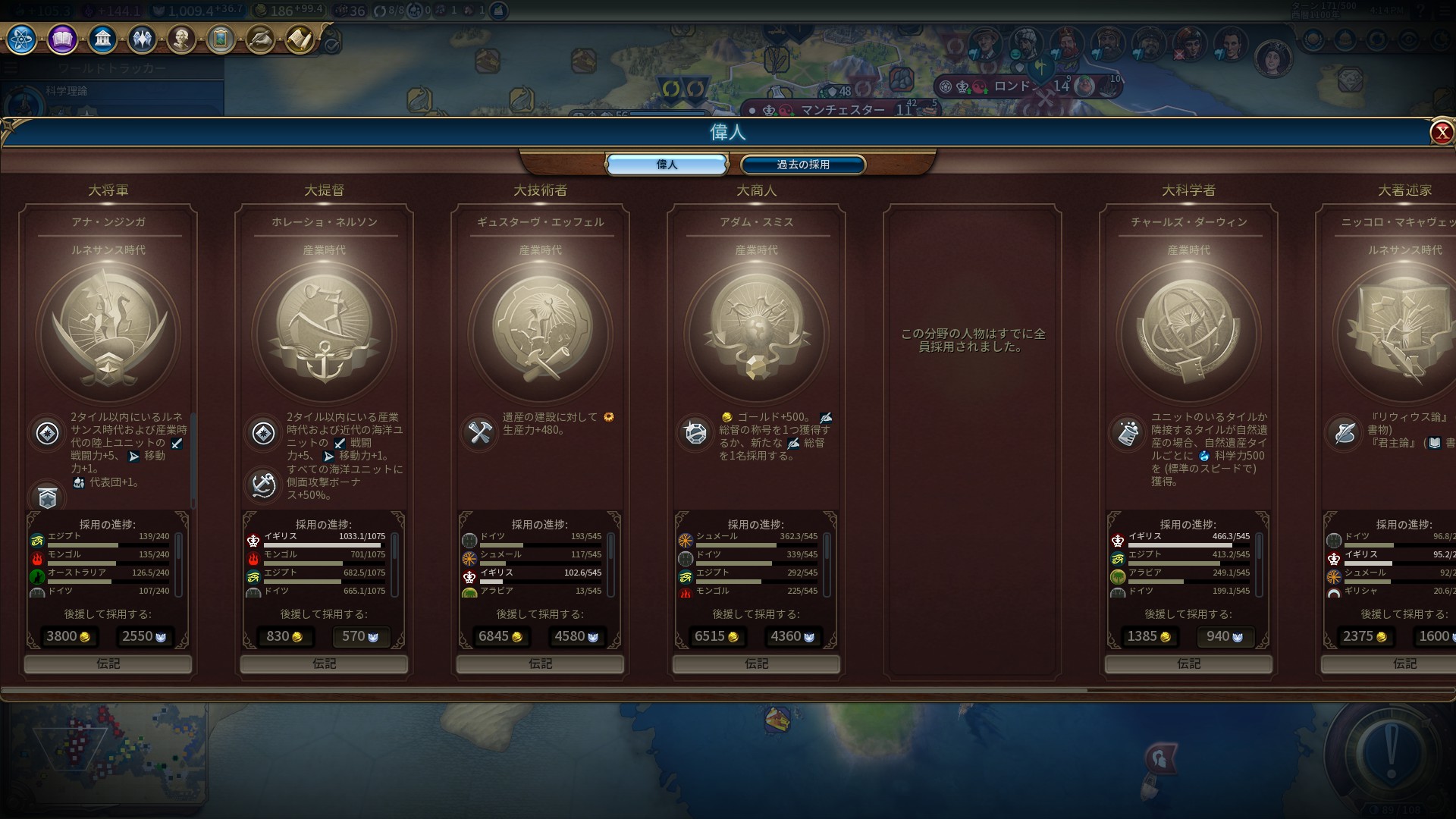
Task: Buy Great Engineer for 6845 gold
Action: [x=500, y=637]
